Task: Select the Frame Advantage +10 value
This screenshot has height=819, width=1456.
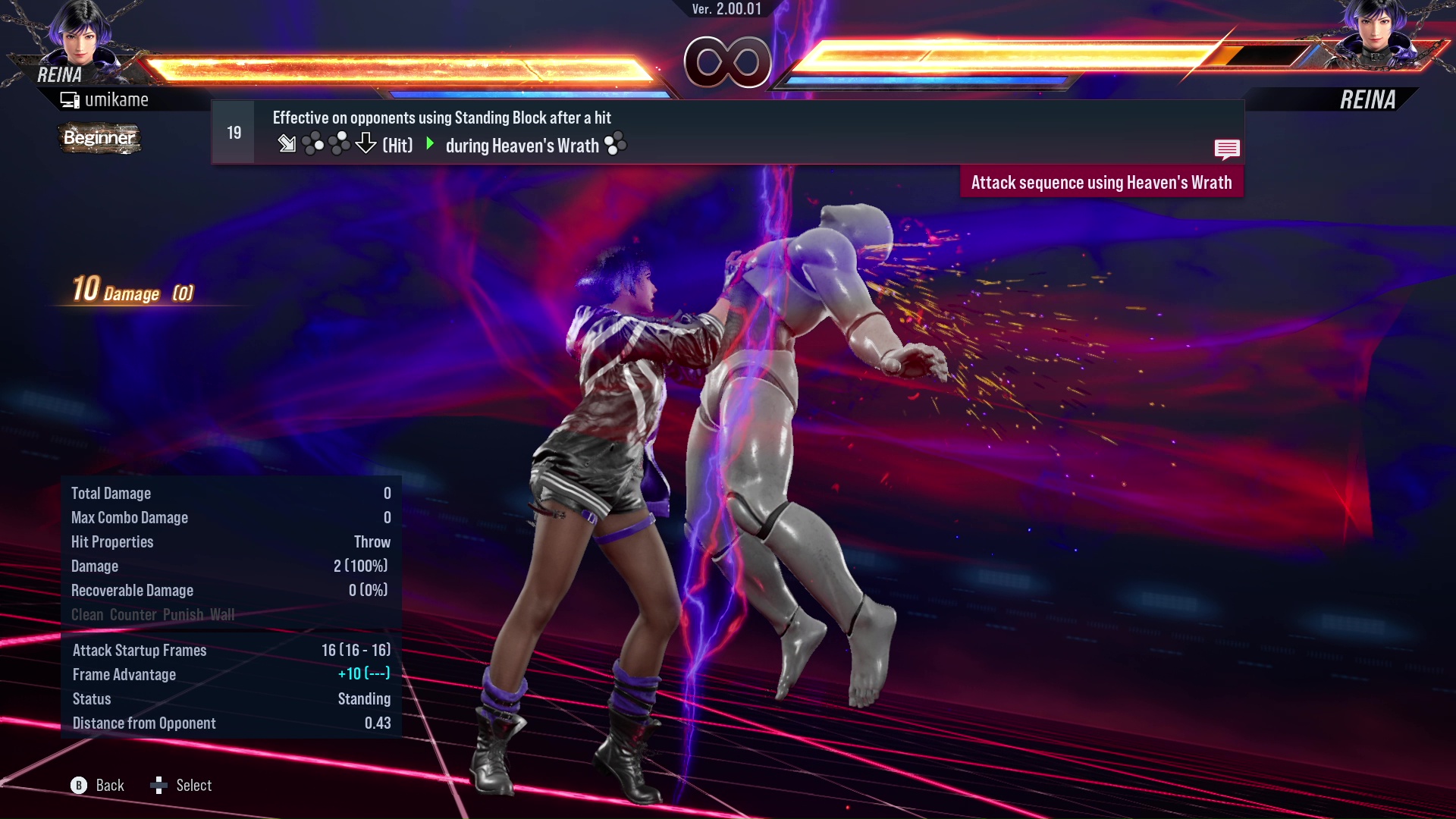Action: [363, 674]
